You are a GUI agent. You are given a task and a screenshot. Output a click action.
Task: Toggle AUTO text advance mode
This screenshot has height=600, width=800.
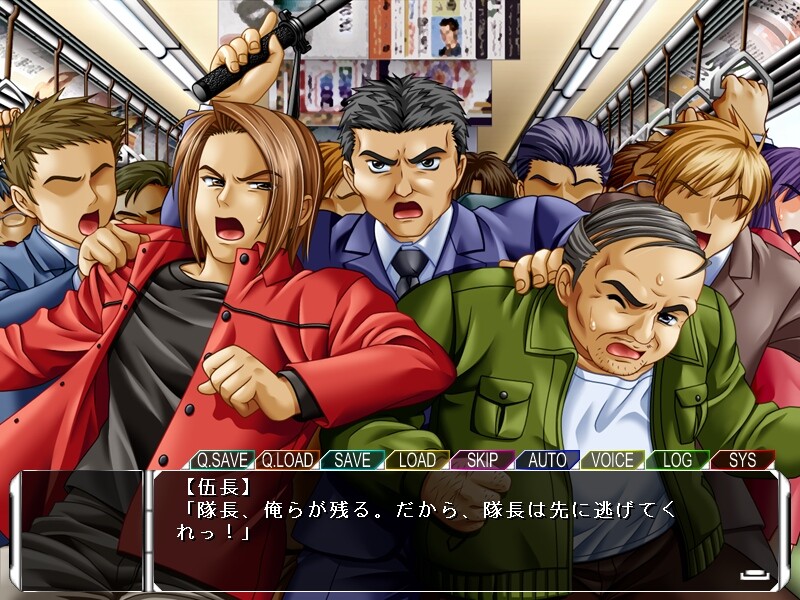[547, 460]
